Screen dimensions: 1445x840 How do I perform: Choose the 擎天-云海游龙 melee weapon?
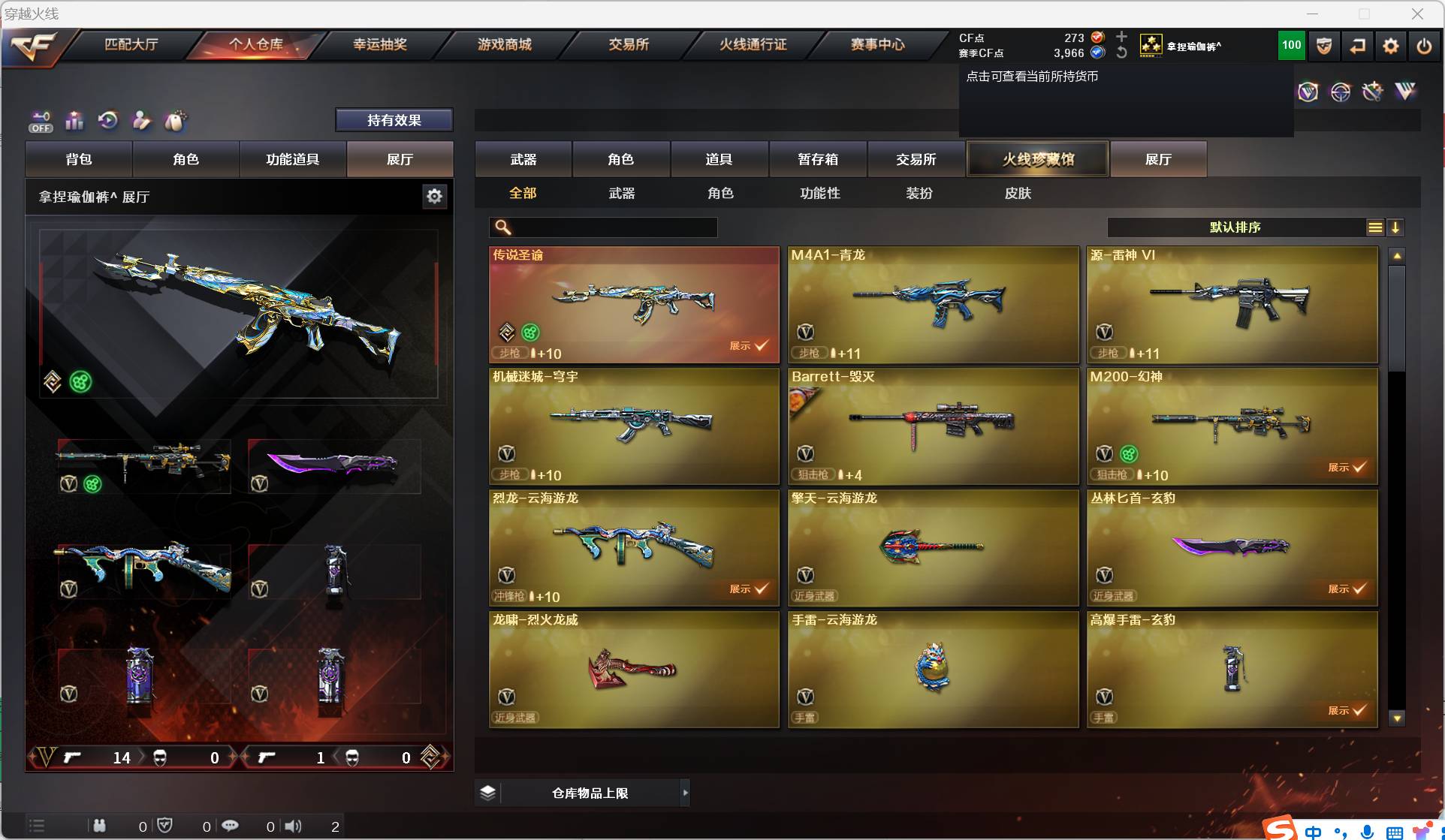[x=933, y=548]
